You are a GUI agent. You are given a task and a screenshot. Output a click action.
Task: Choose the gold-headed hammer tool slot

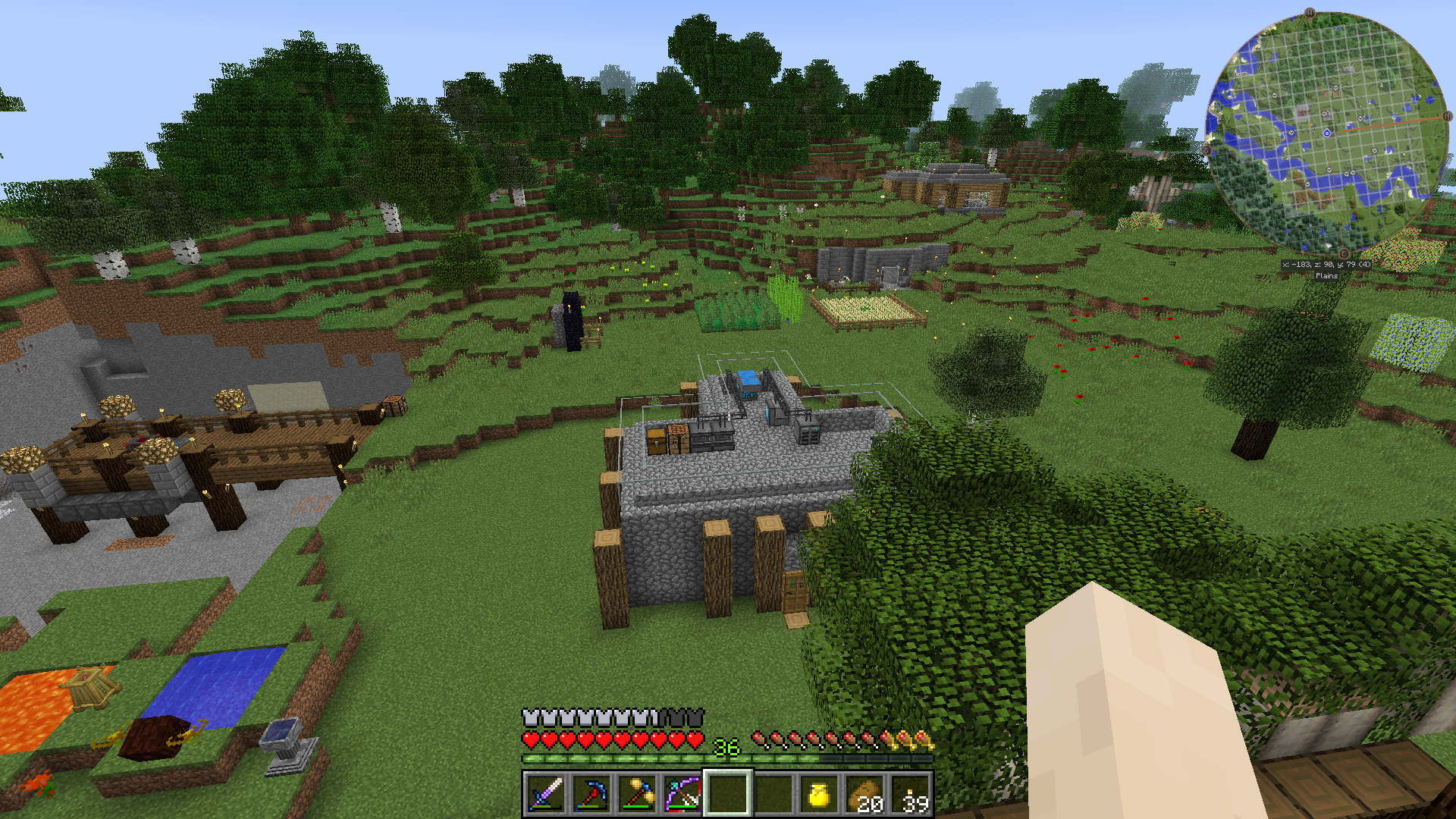pyautogui.click(x=637, y=794)
